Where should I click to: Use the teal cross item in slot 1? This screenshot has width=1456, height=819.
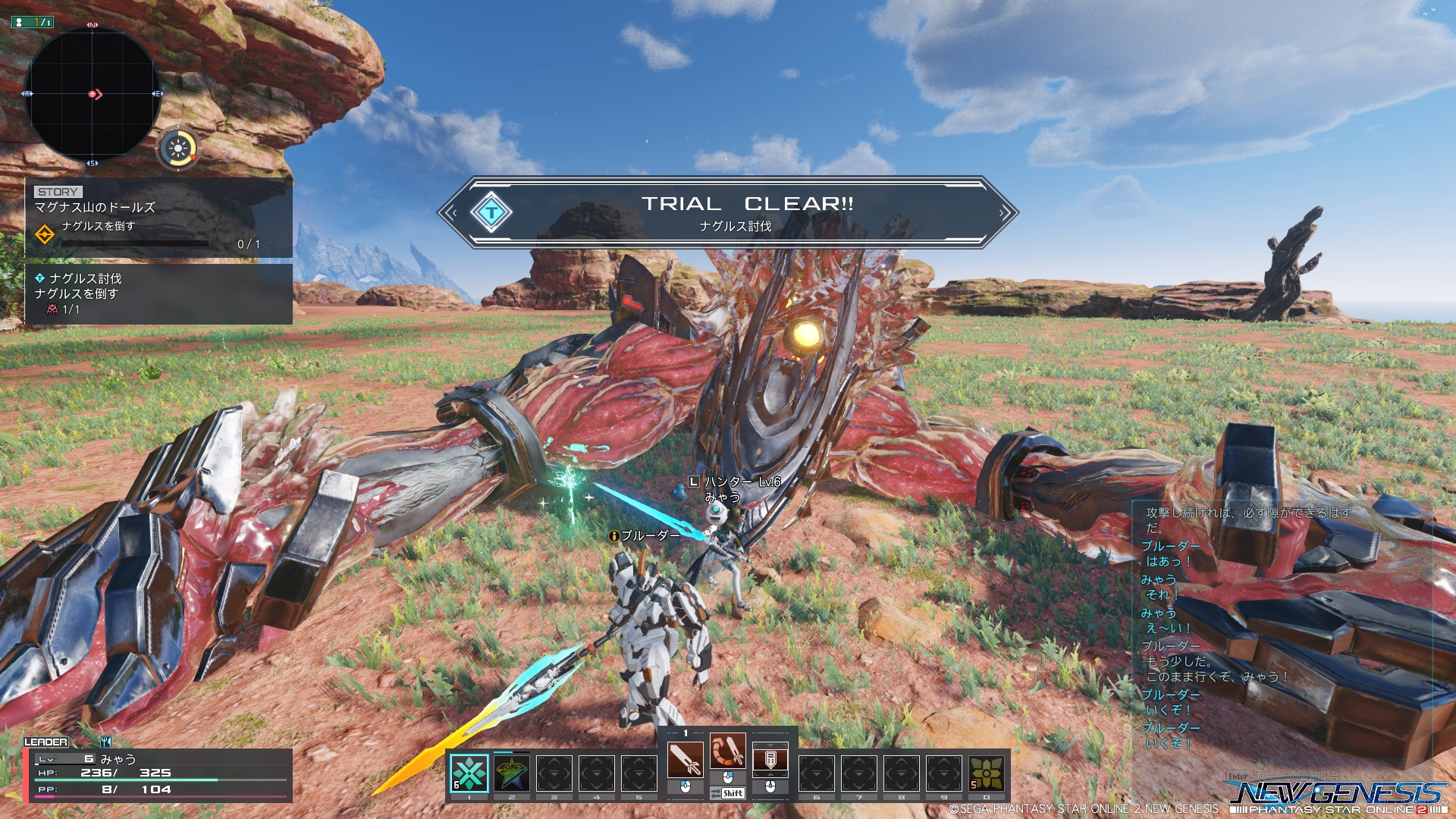click(x=469, y=773)
